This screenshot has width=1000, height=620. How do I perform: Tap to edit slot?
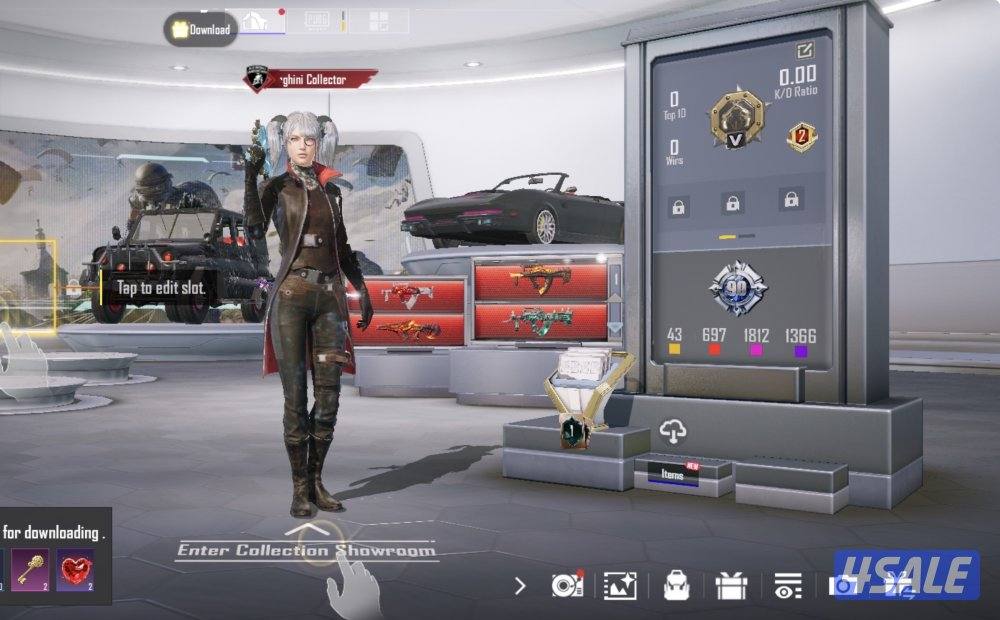pos(160,288)
